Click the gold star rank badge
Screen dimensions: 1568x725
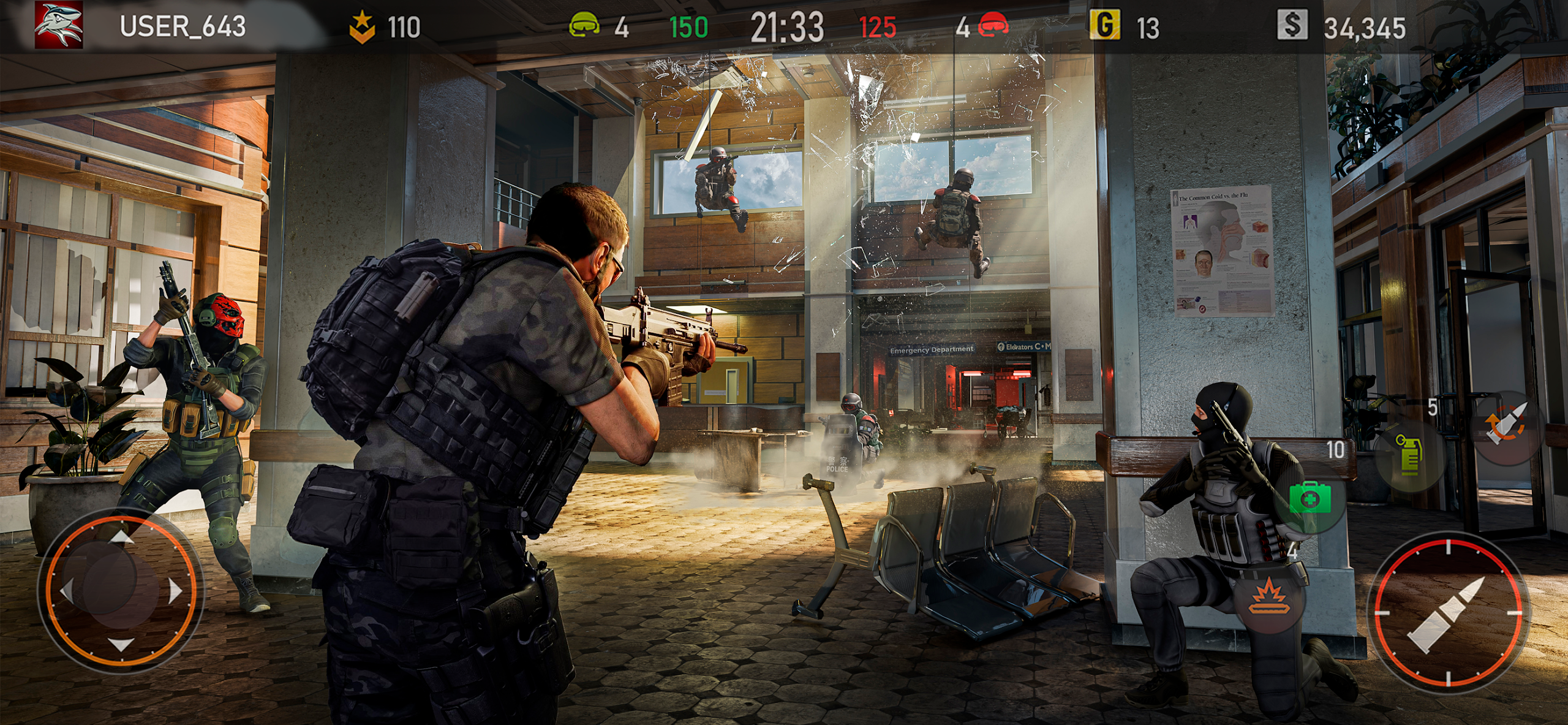pos(362,27)
